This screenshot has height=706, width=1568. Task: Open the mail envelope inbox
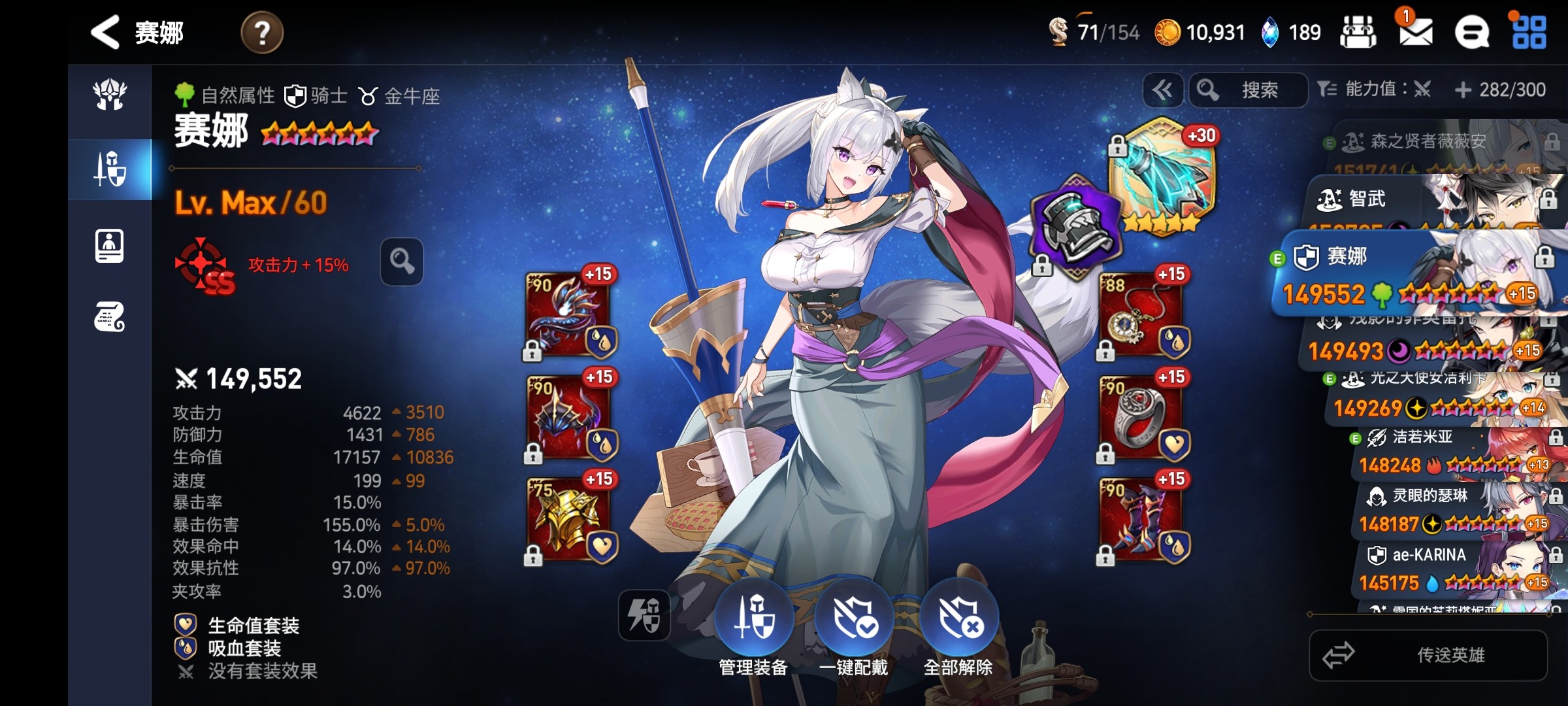pyautogui.click(x=1415, y=31)
